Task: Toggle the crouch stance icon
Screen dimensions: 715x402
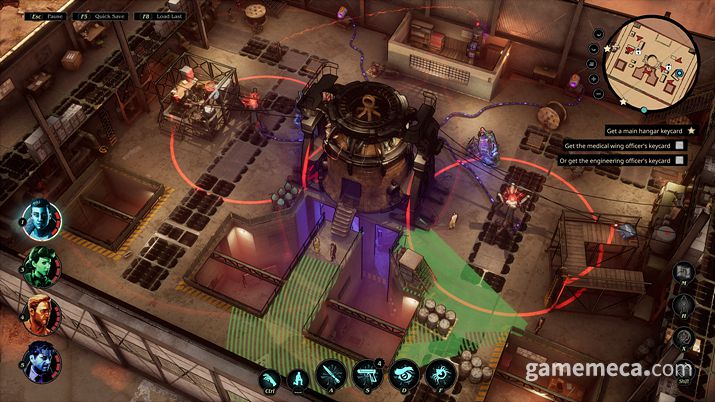Action: tap(298, 378)
